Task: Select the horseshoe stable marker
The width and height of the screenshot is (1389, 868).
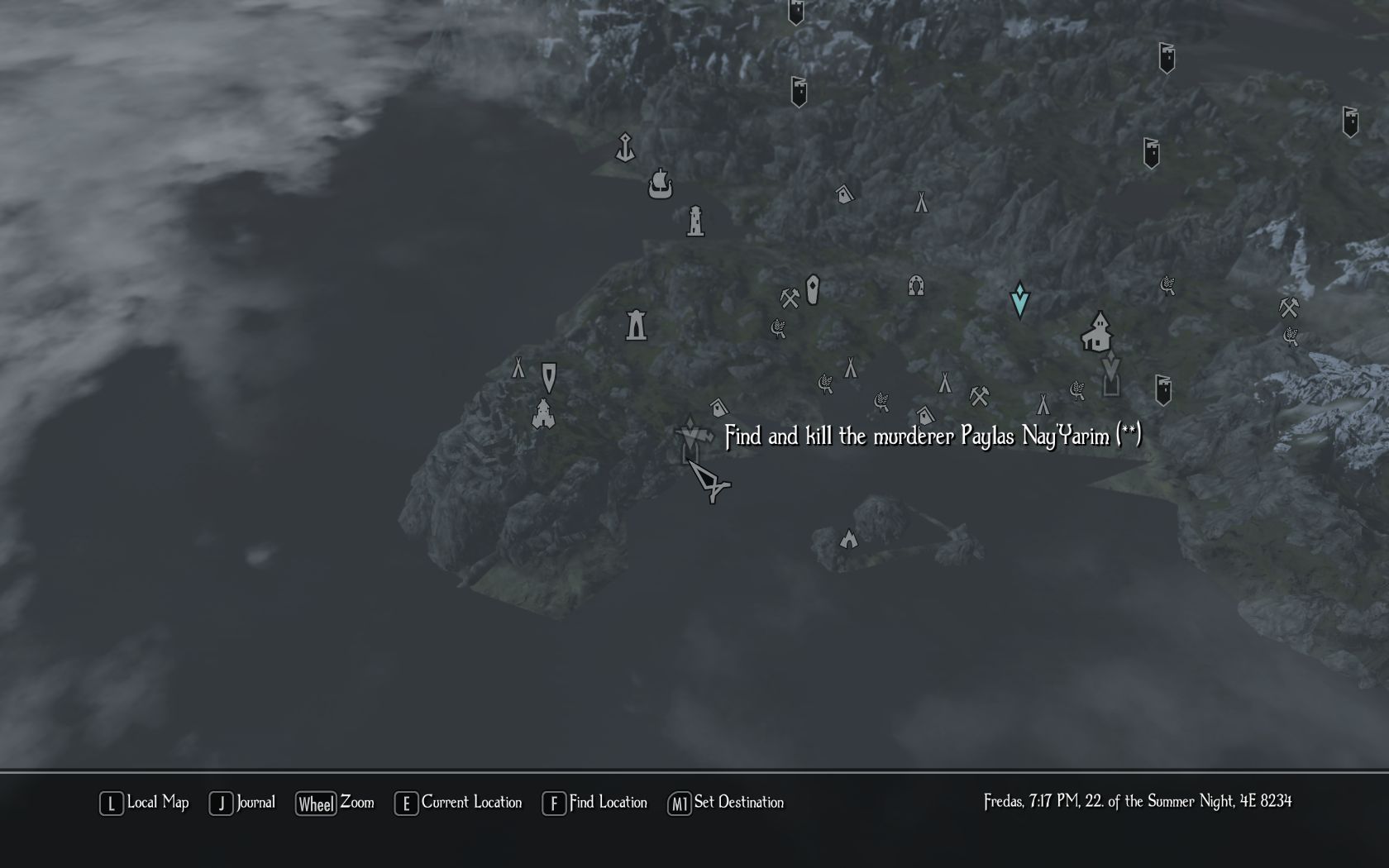Action: [x=915, y=286]
